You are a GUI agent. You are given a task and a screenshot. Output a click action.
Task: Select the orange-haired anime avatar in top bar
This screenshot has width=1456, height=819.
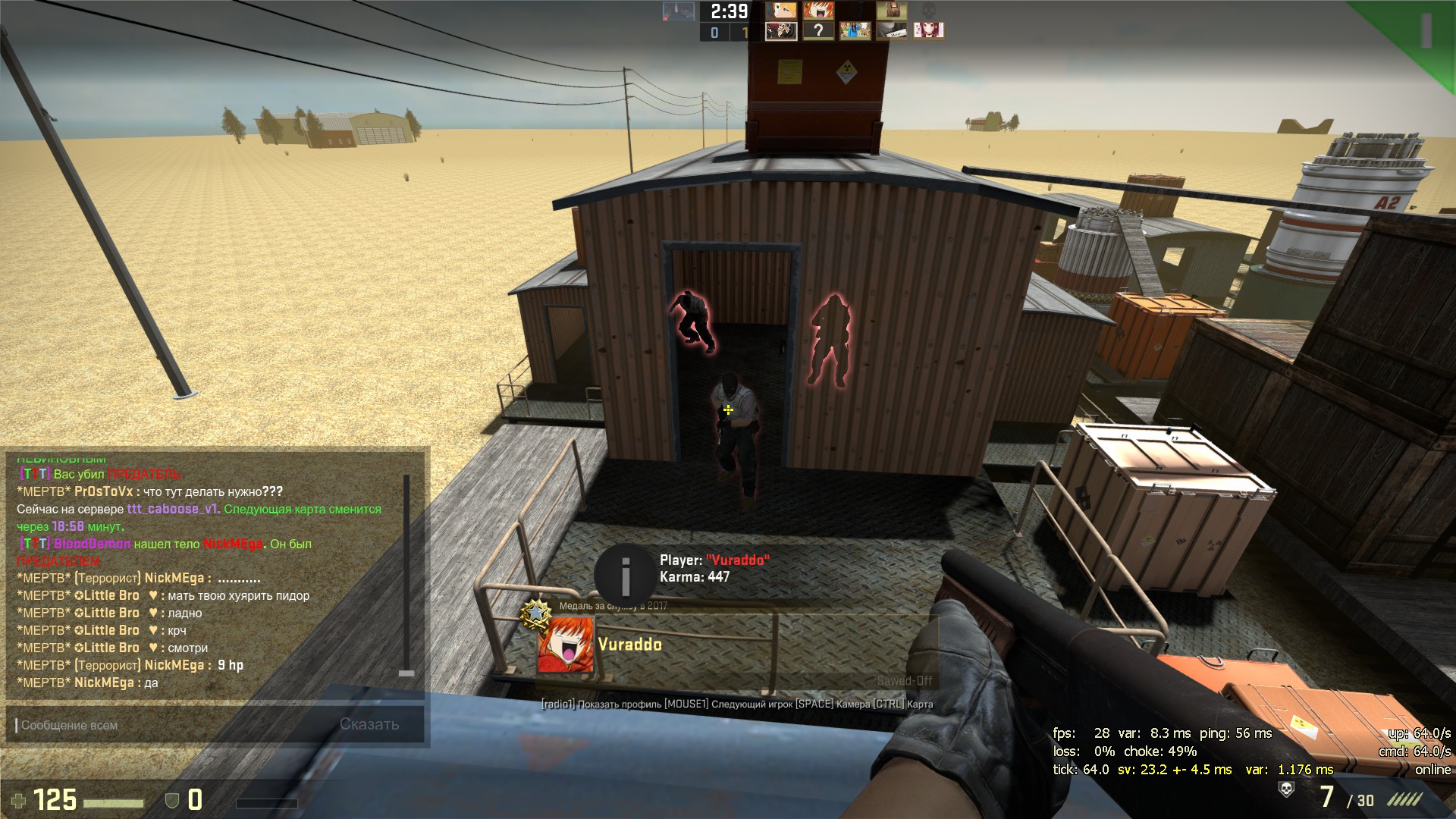pos(817,11)
